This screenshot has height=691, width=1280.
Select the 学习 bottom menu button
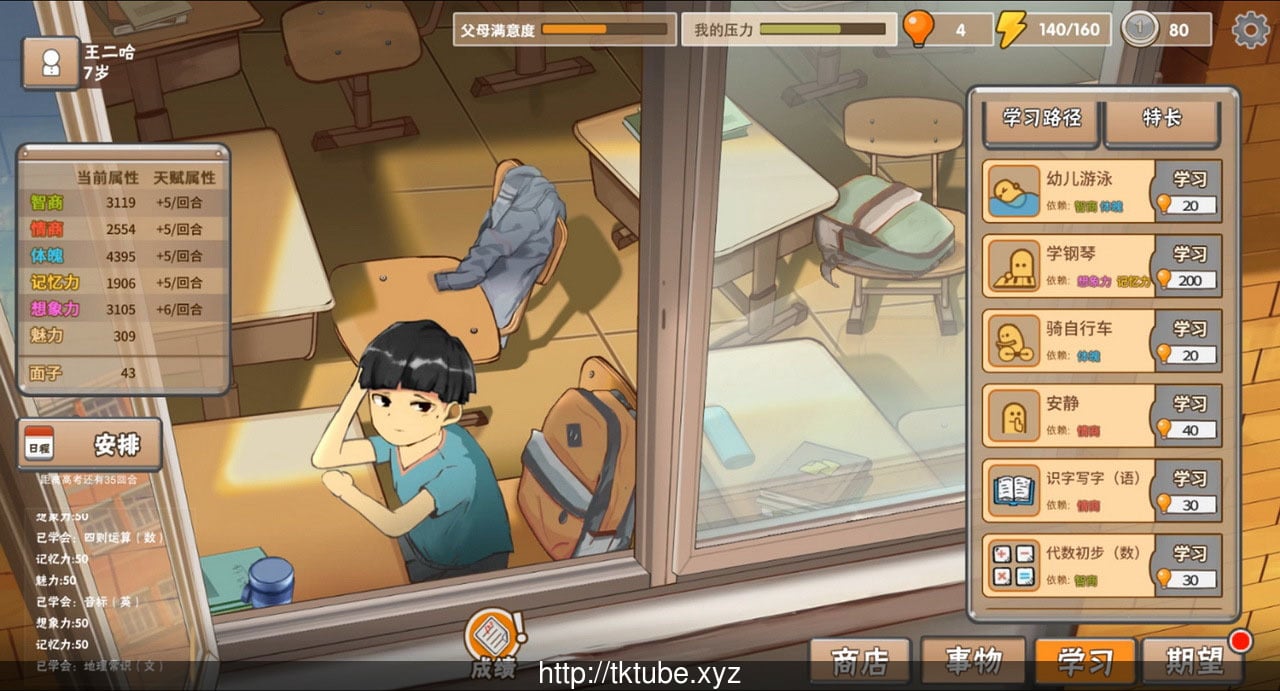(1085, 662)
